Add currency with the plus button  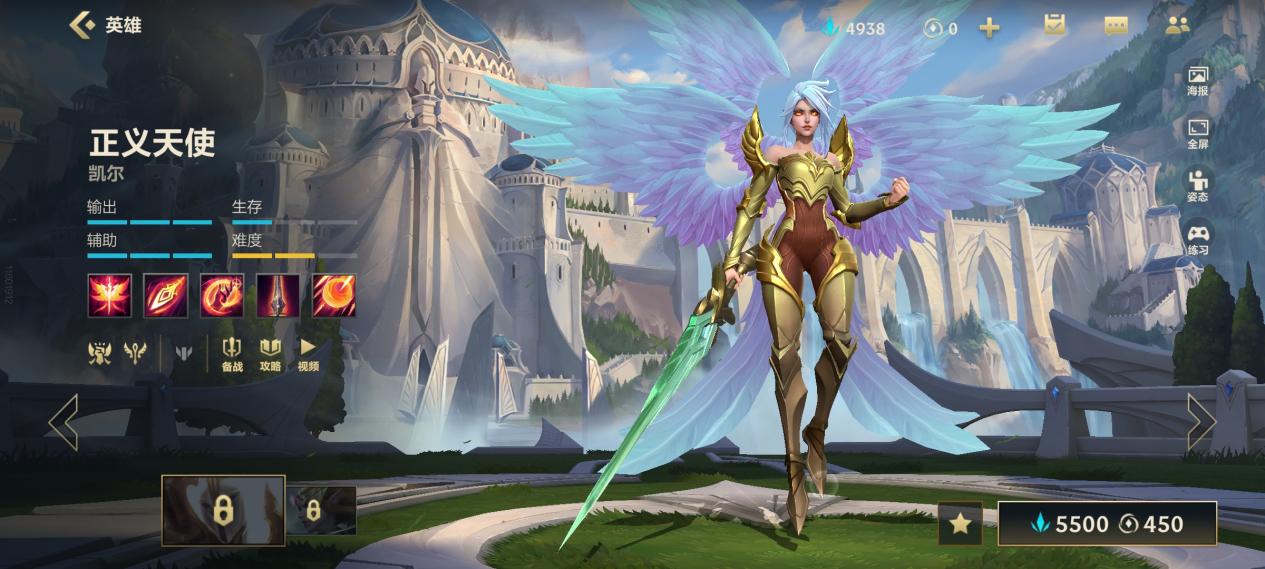click(989, 28)
